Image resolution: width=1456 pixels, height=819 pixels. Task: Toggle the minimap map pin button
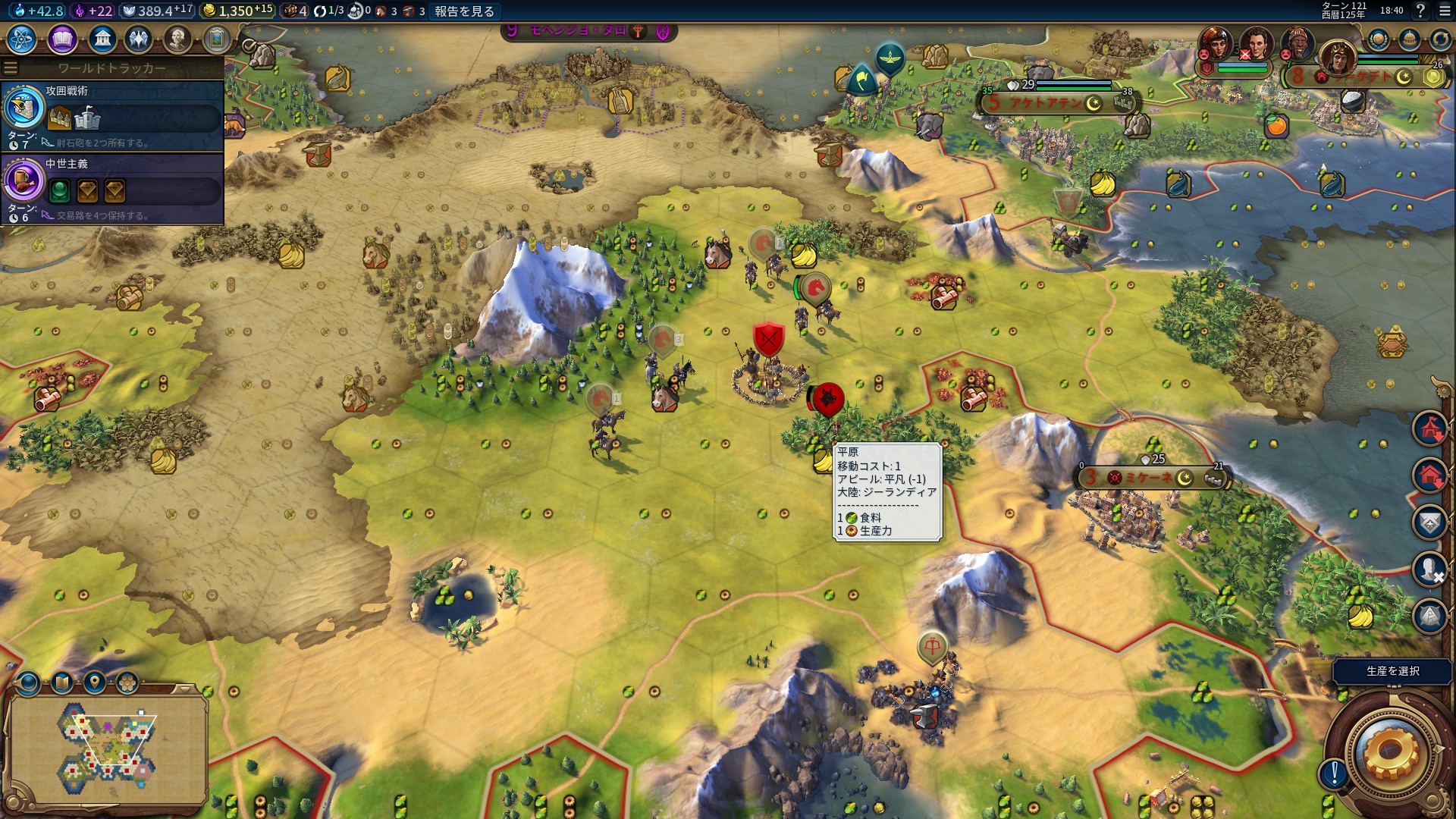(94, 682)
